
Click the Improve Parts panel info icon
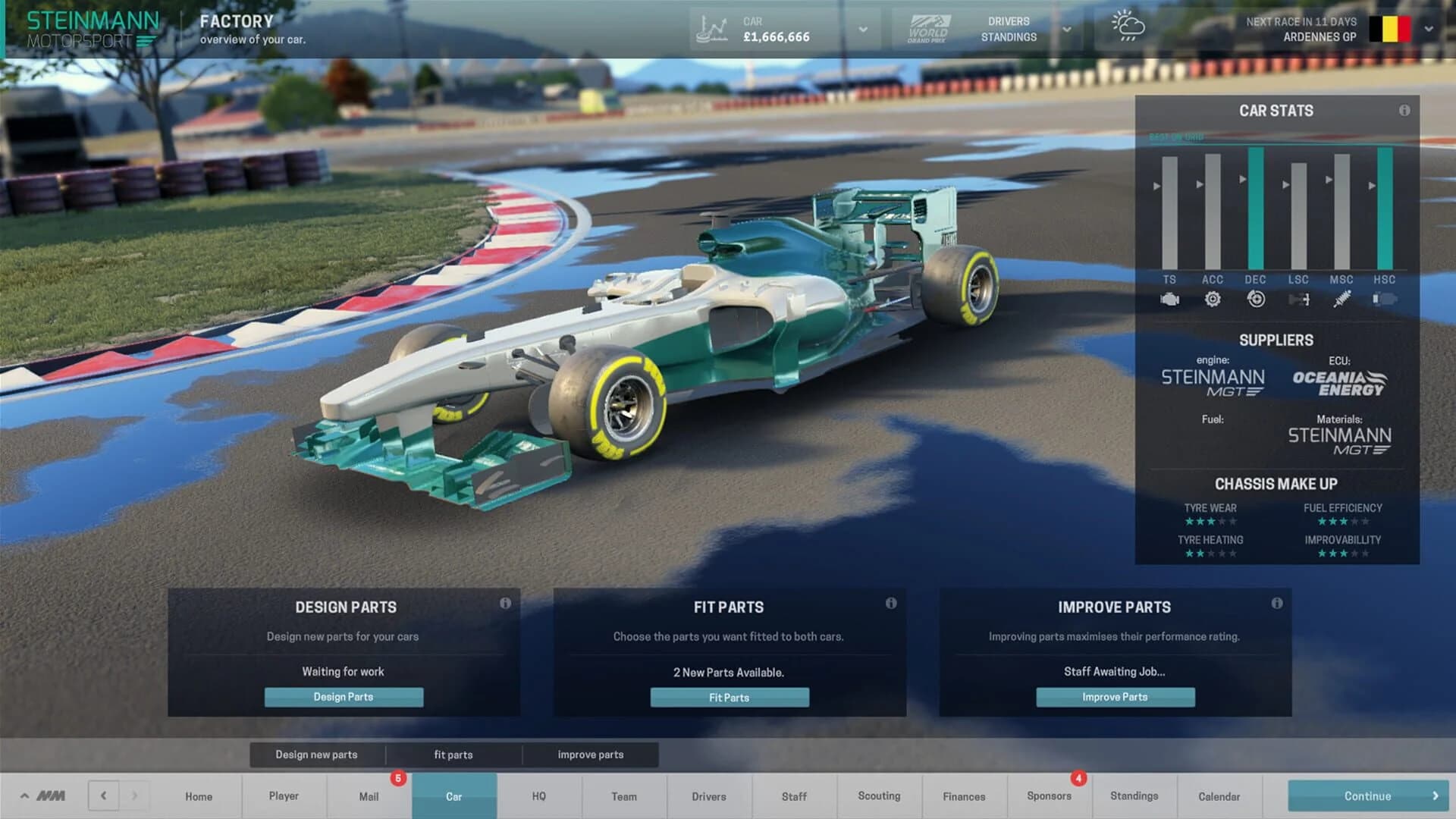coord(1279,604)
